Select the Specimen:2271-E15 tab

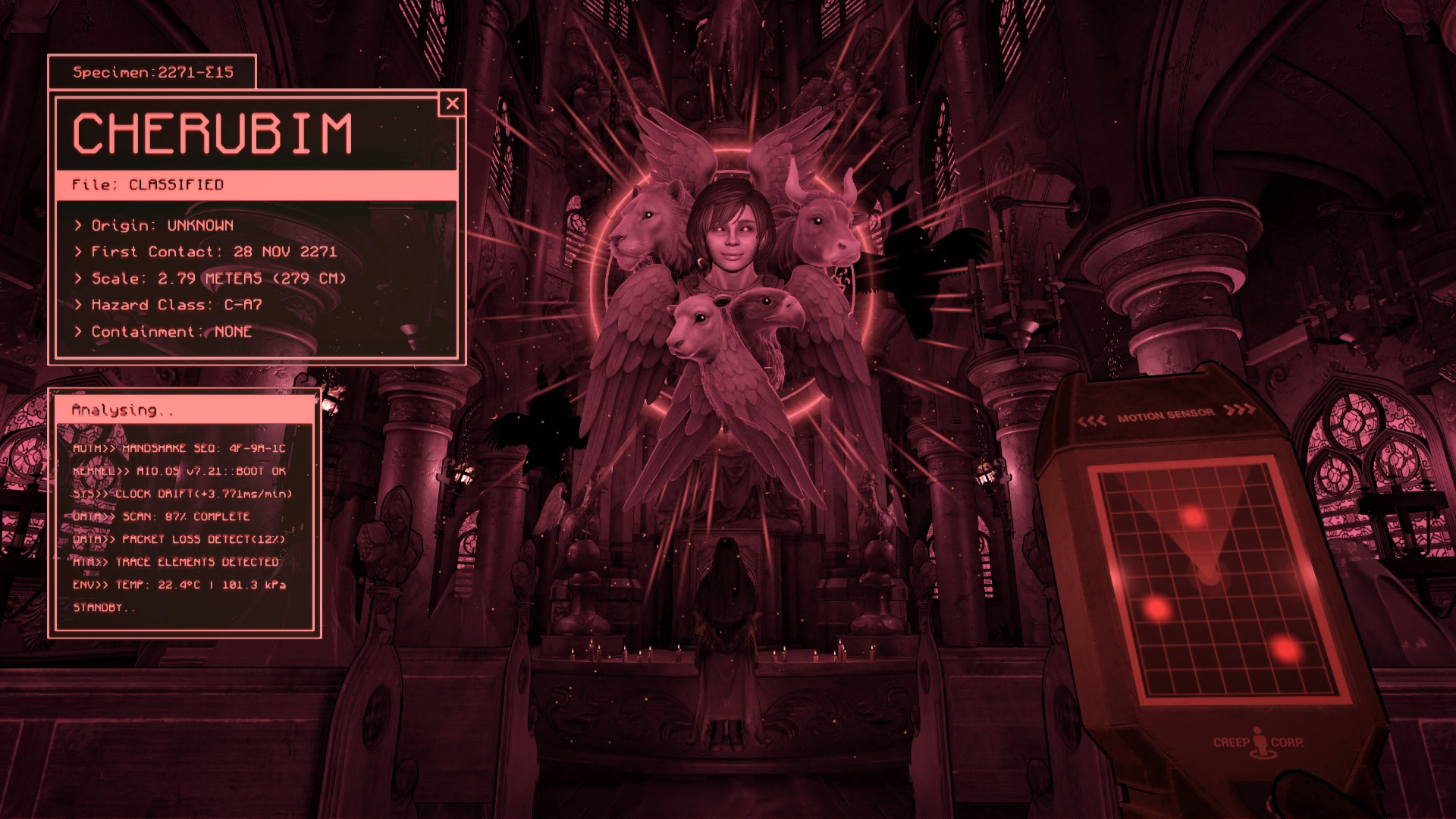click(152, 74)
